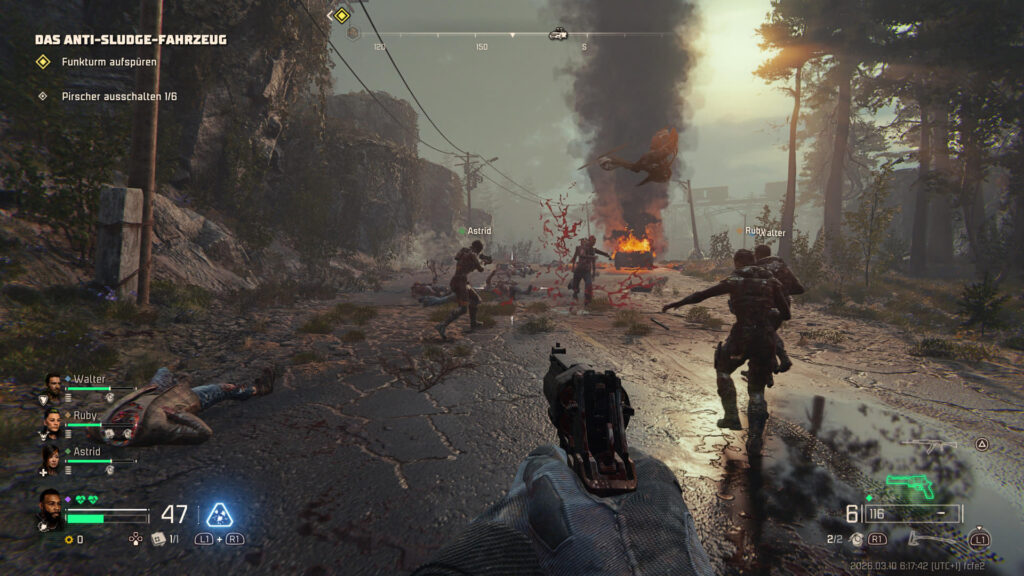Select Walter's squad portrait
Image resolution: width=1024 pixels, height=576 pixels.
pos(53,384)
